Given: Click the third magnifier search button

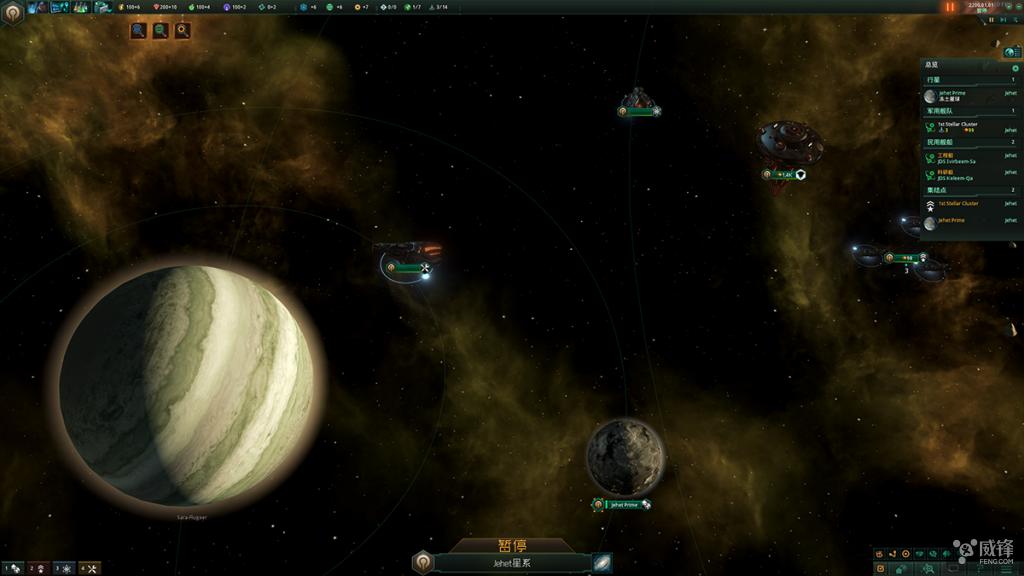Looking at the screenshot, I should tap(183, 31).
